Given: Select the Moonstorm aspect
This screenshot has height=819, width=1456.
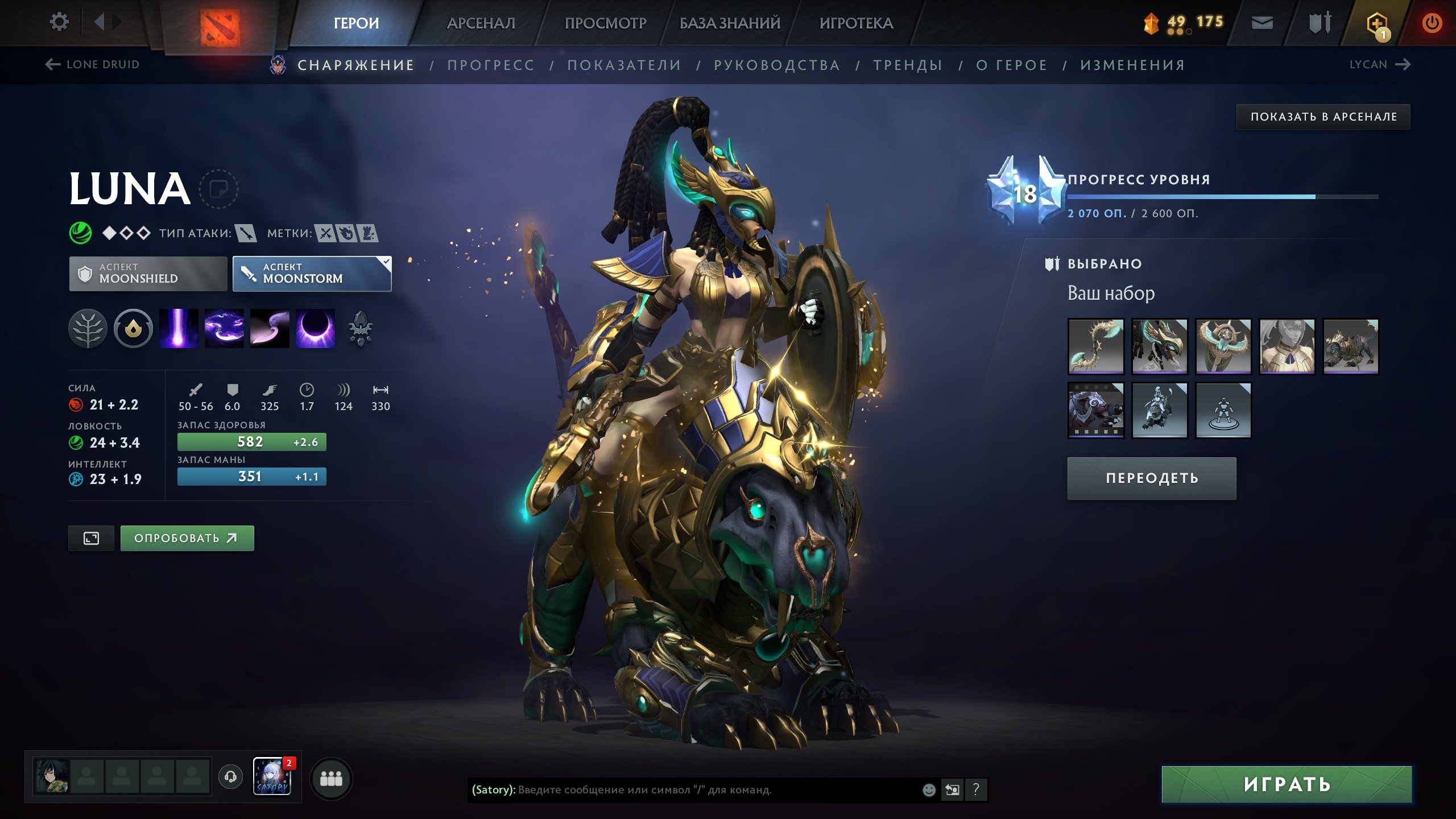Looking at the screenshot, I should click(x=312, y=274).
